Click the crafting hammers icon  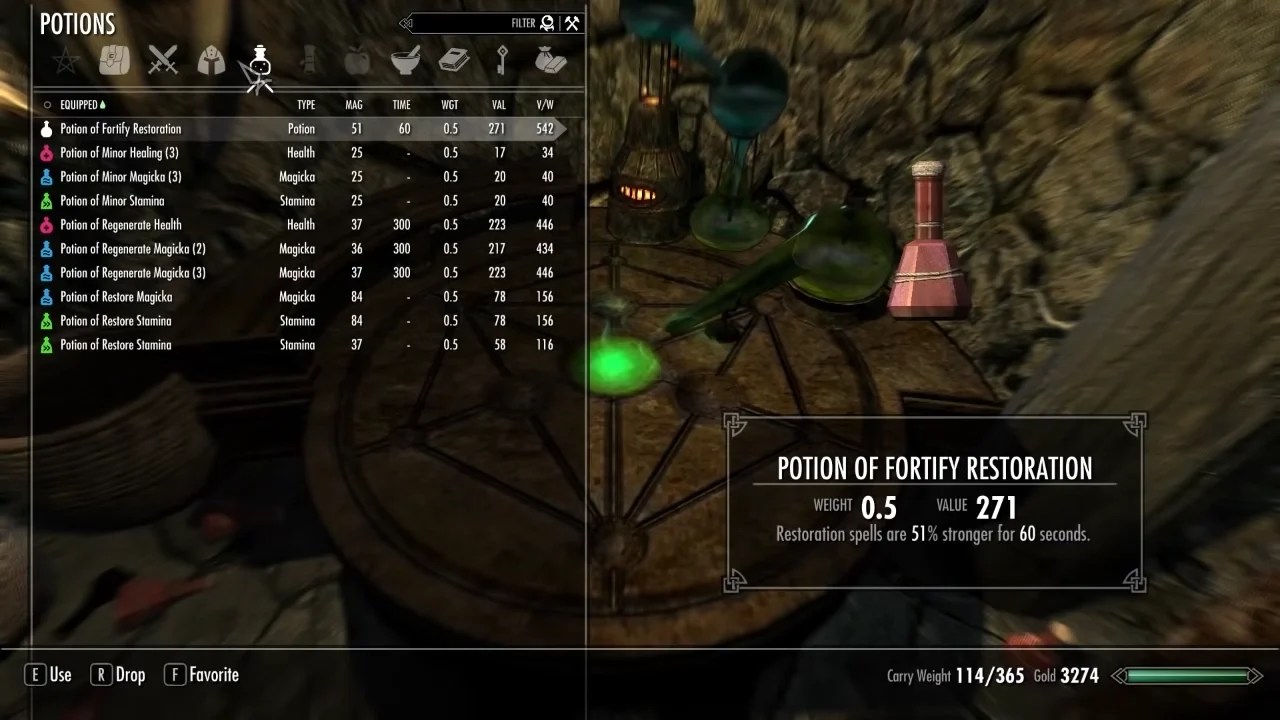tap(571, 22)
